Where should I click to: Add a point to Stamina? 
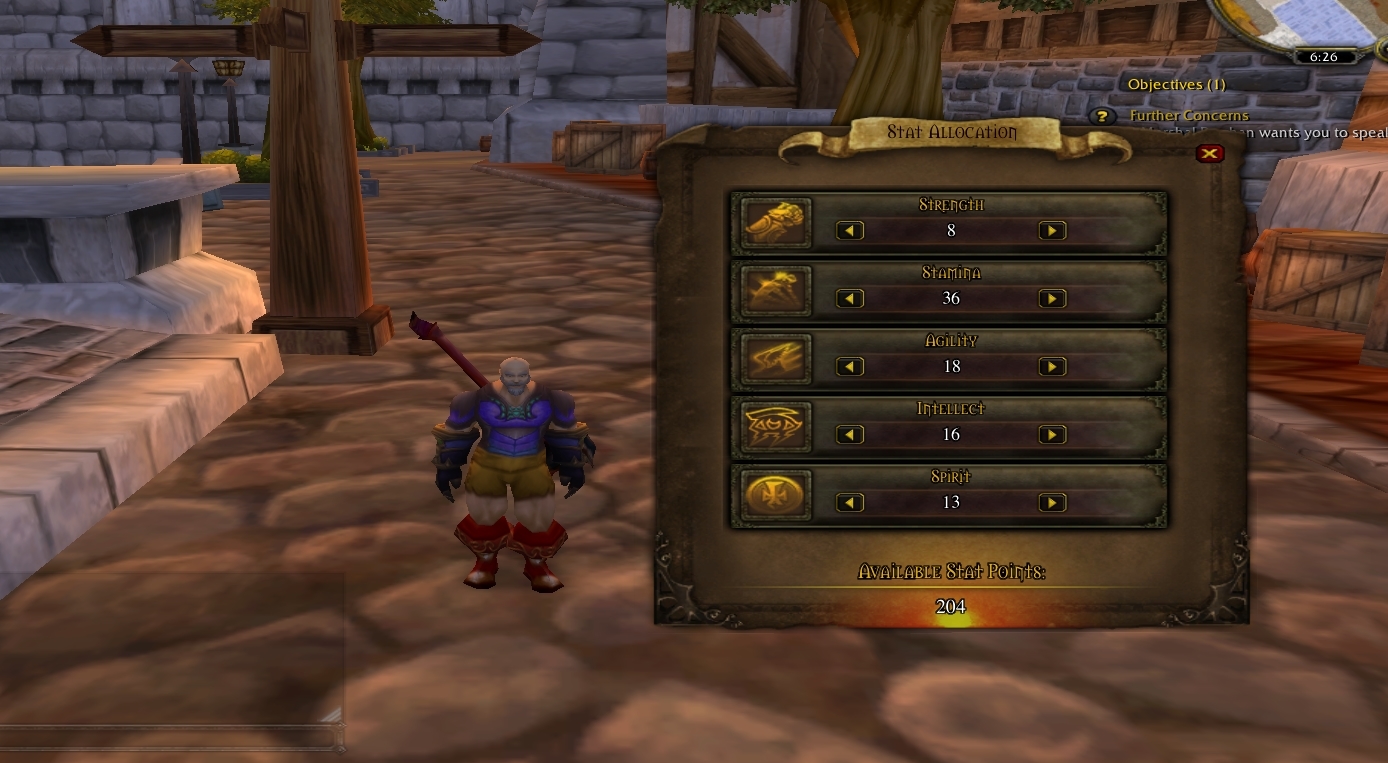pyautogui.click(x=1052, y=299)
